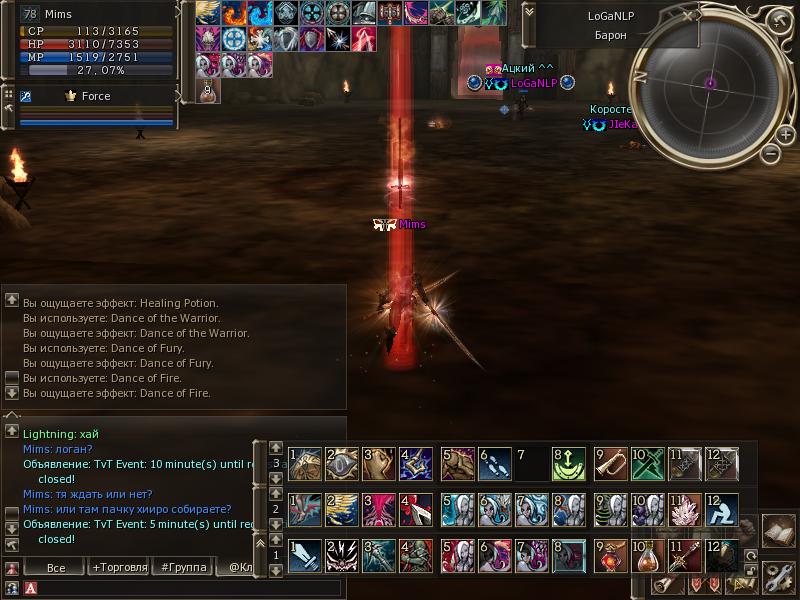Use the red potion in bottom-row slot 10
800x600 pixels.
click(x=646, y=555)
